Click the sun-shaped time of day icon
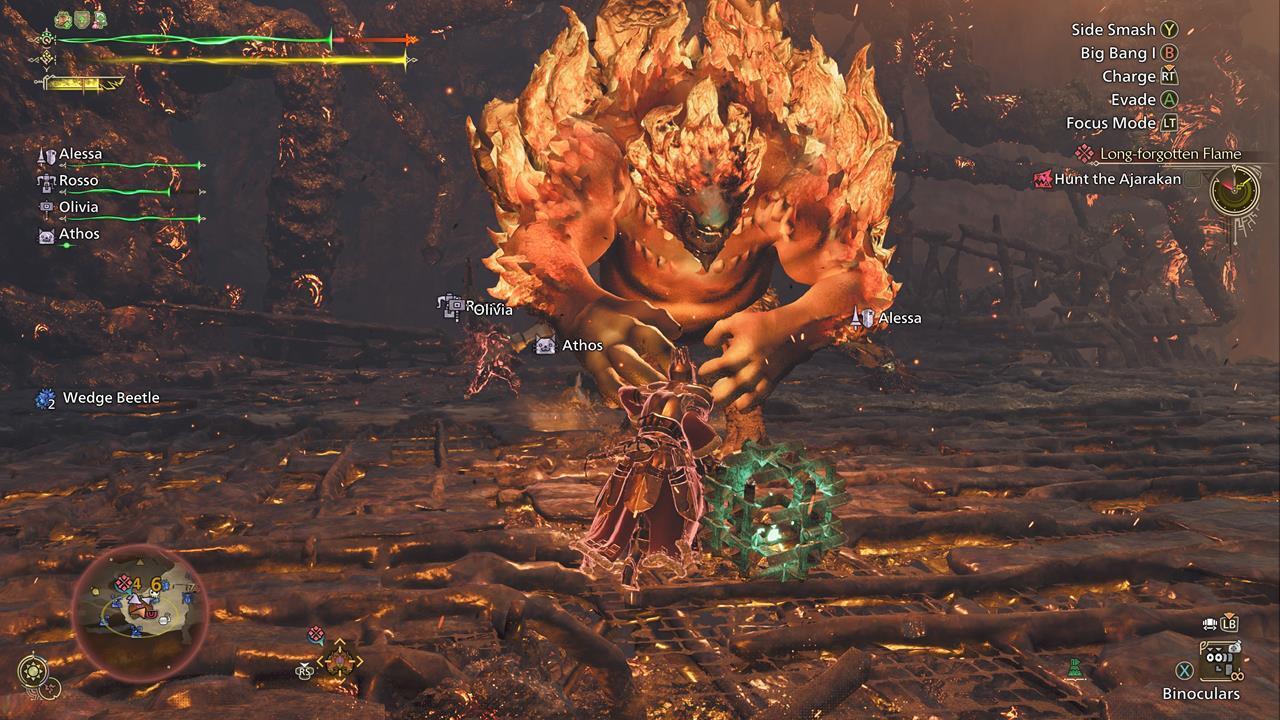The height and width of the screenshot is (720, 1280). pos(32,671)
